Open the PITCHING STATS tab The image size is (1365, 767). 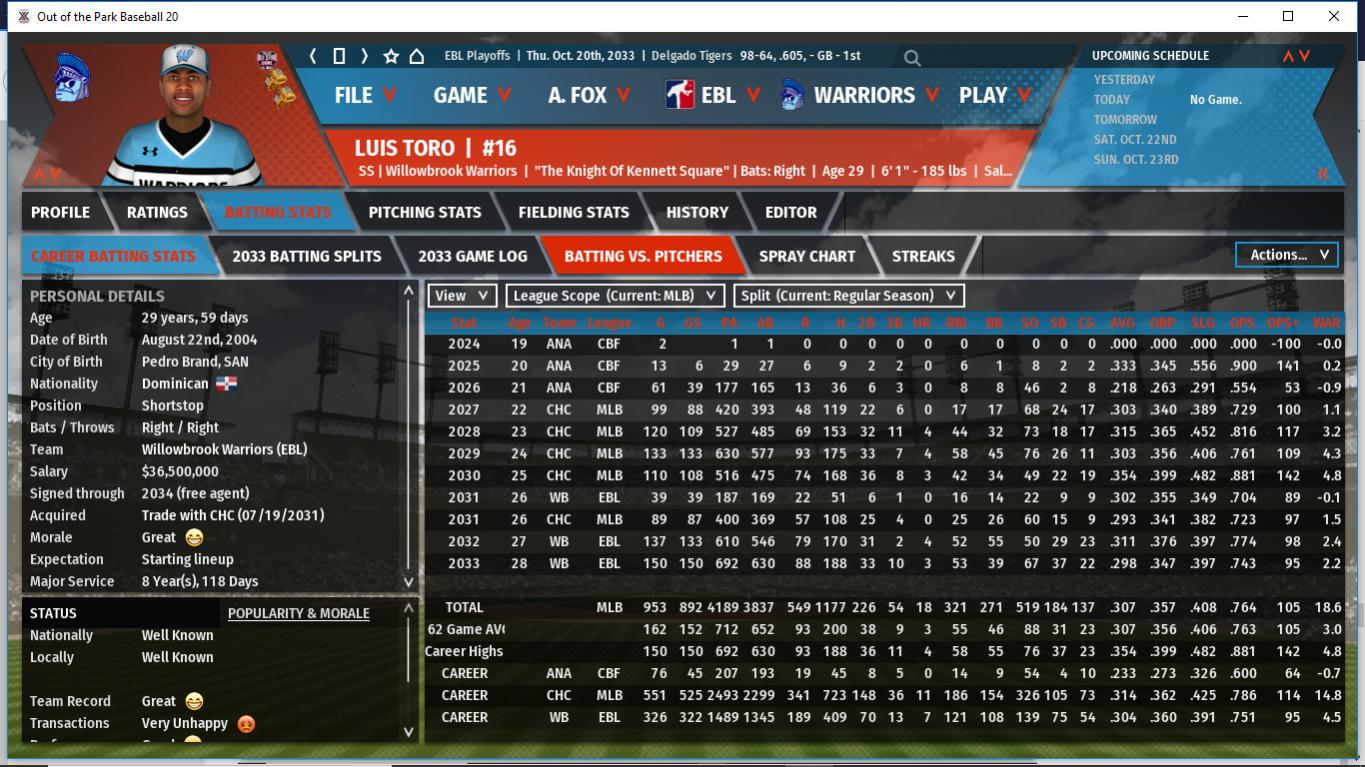point(425,212)
